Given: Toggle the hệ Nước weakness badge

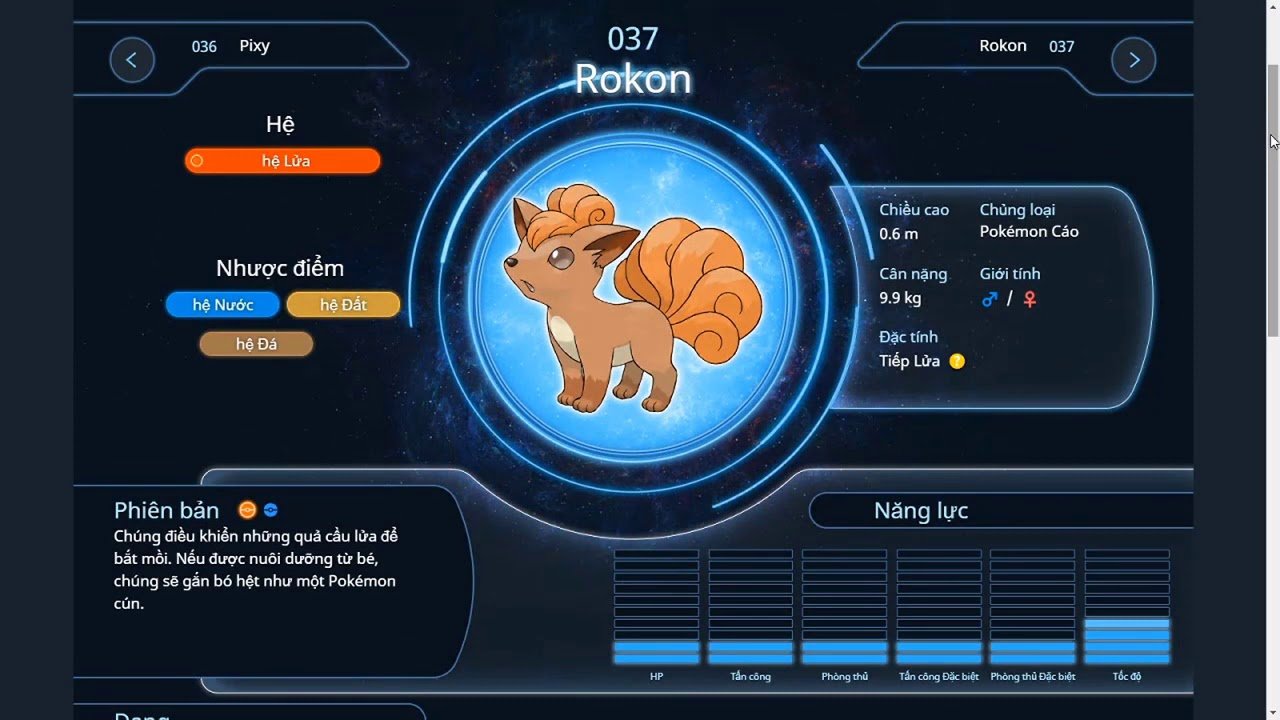Looking at the screenshot, I should point(222,304).
